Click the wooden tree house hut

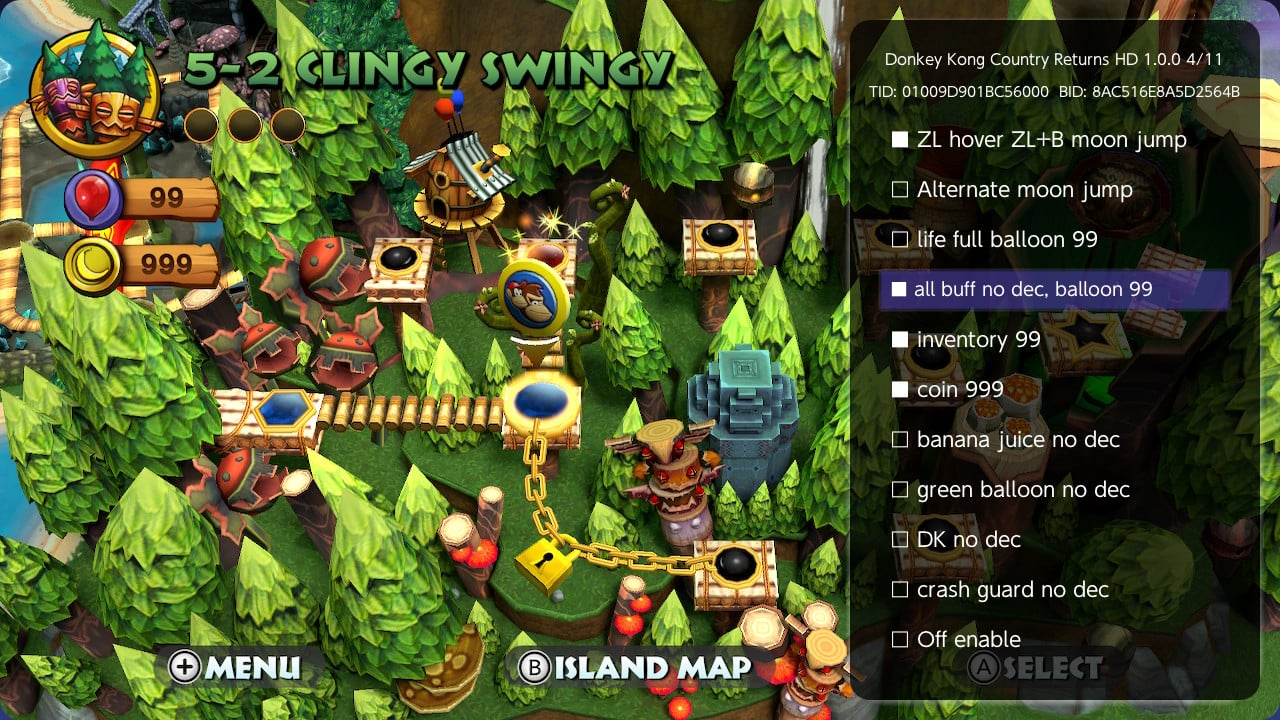[455, 180]
